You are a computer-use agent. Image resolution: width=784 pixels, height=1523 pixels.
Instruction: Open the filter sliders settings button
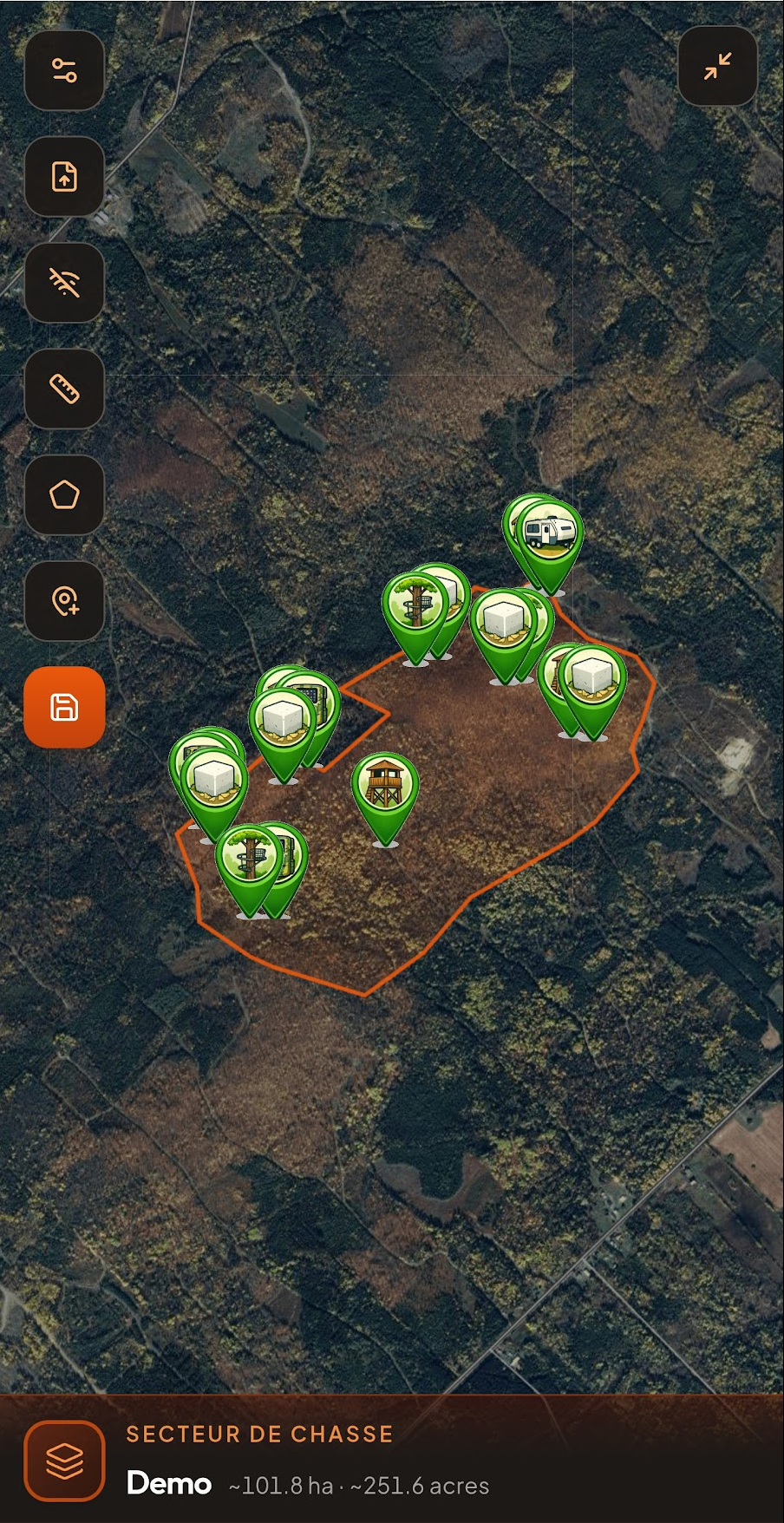coord(64,70)
